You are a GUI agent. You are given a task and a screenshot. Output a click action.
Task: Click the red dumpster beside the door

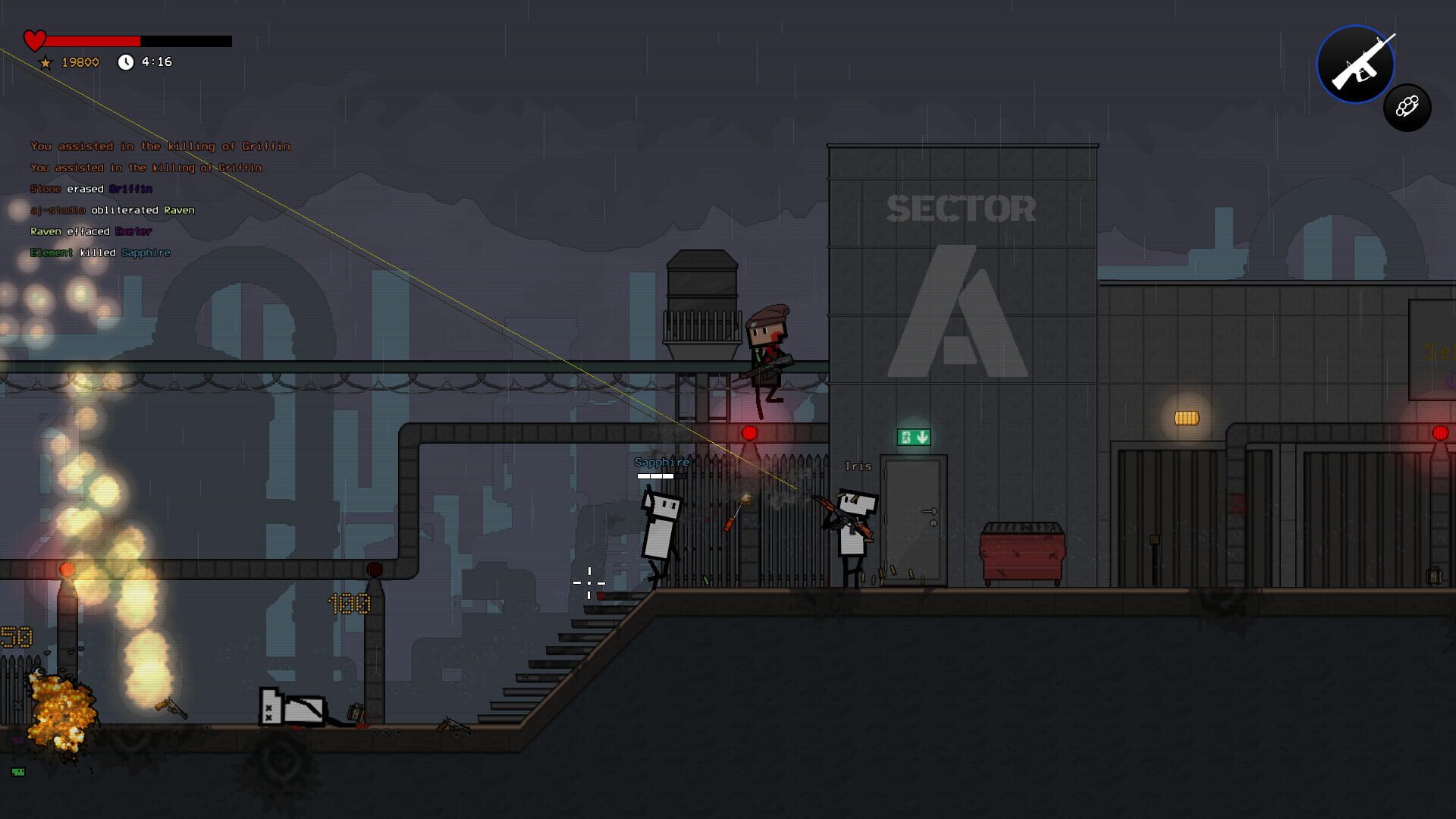(x=1024, y=554)
